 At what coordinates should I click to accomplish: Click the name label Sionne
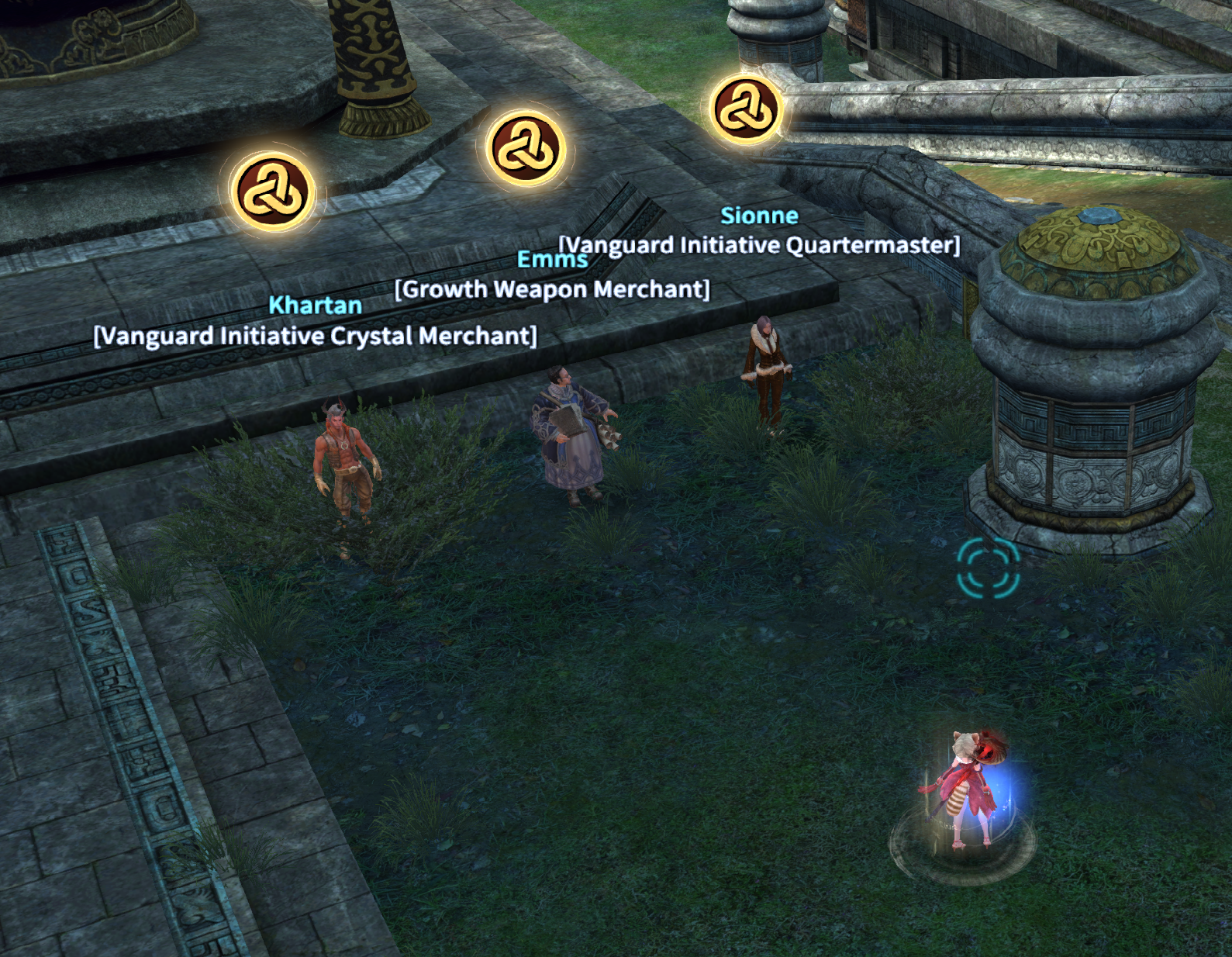point(759,217)
